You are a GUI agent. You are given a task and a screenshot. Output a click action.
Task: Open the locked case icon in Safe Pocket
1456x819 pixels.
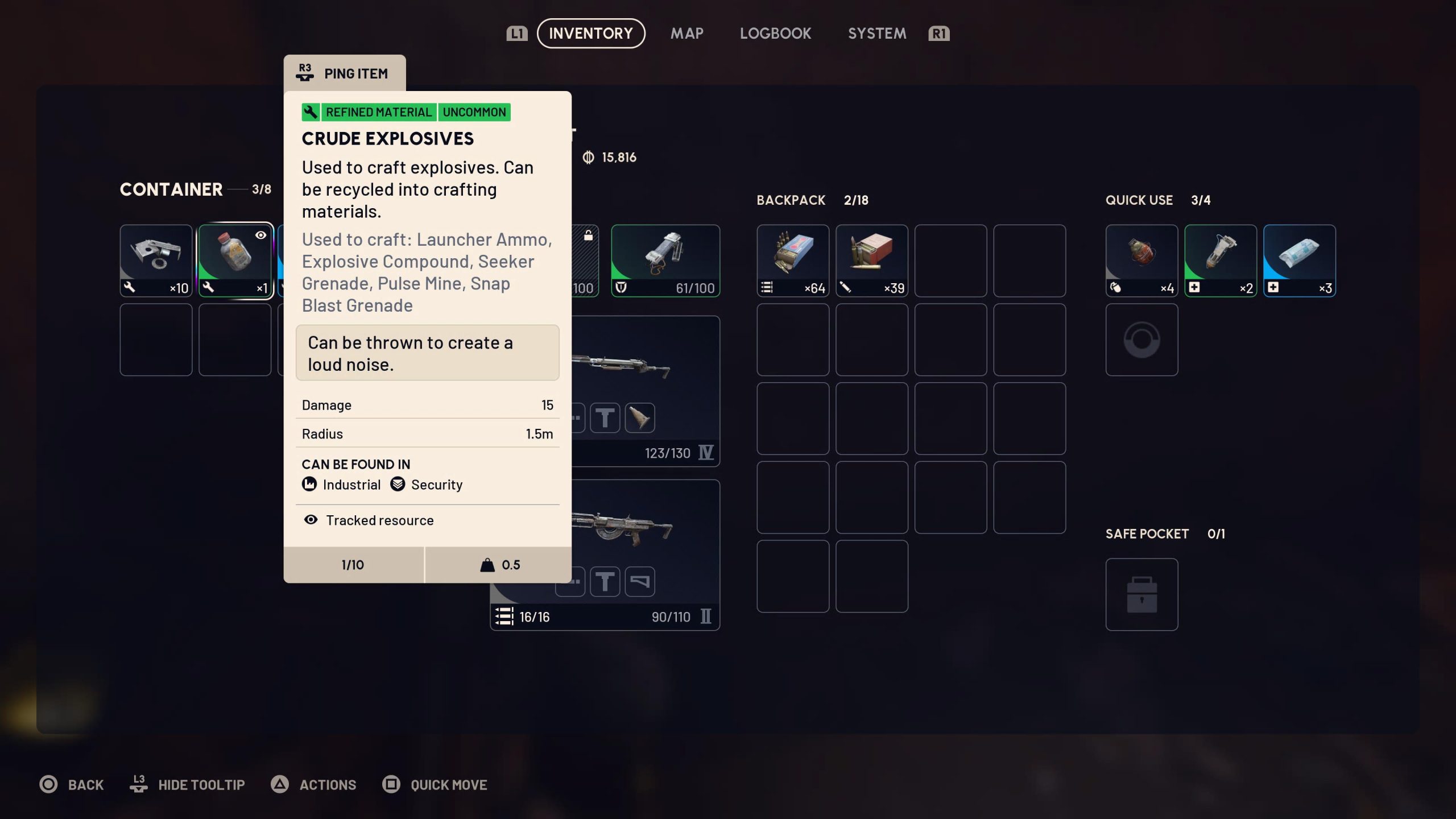pyautogui.click(x=1141, y=594)
